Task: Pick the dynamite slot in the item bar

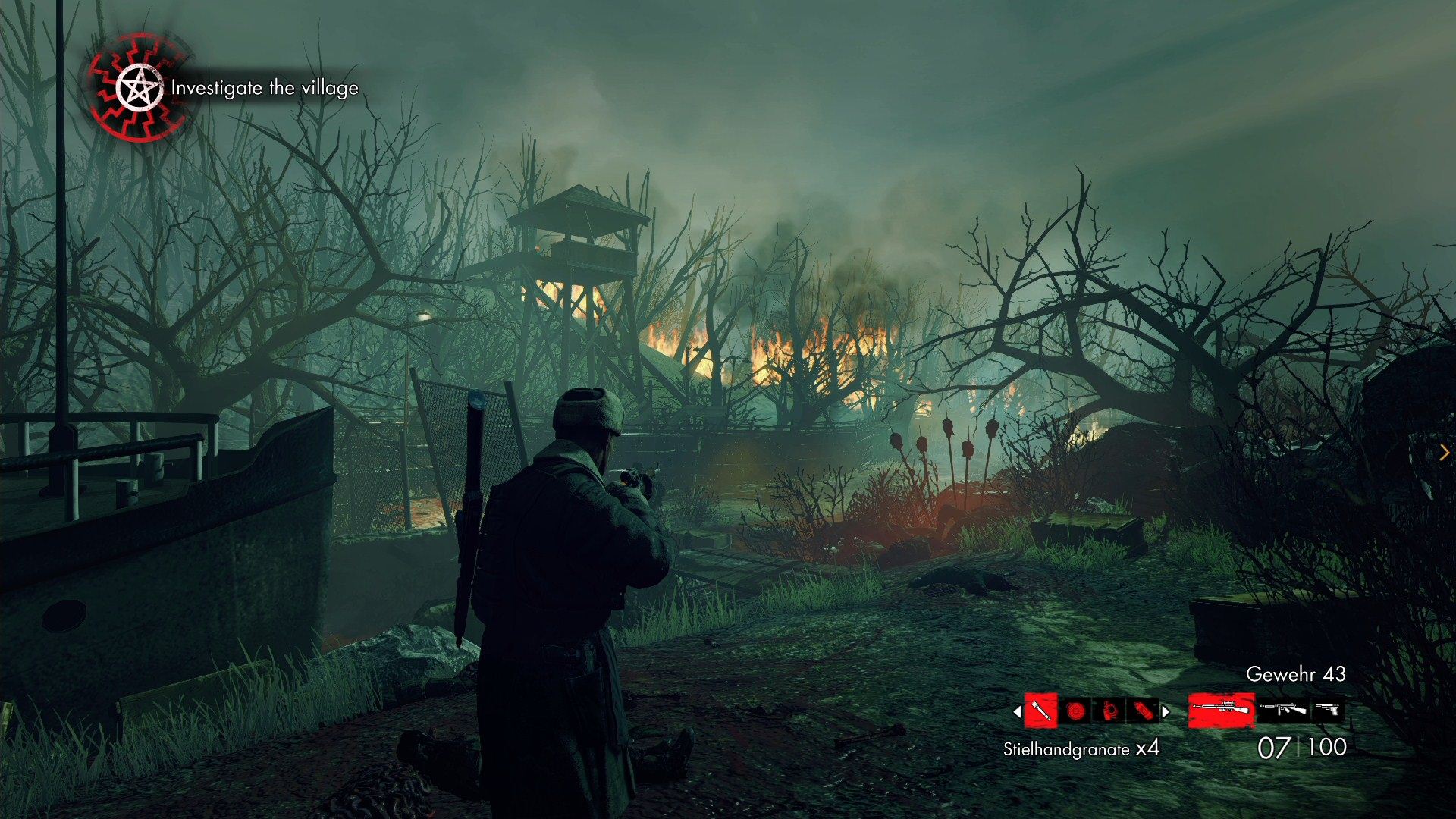Action: click(1144, 711)
